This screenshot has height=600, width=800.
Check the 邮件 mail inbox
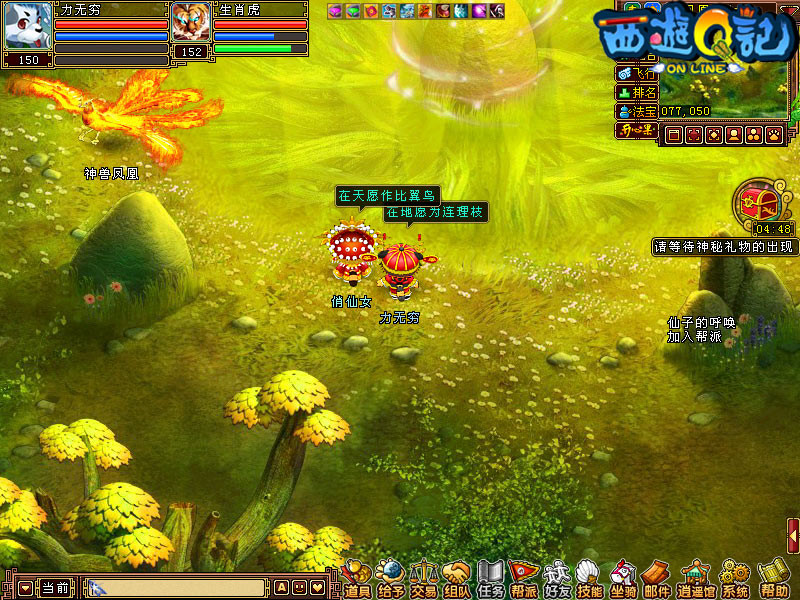(656, 579)
